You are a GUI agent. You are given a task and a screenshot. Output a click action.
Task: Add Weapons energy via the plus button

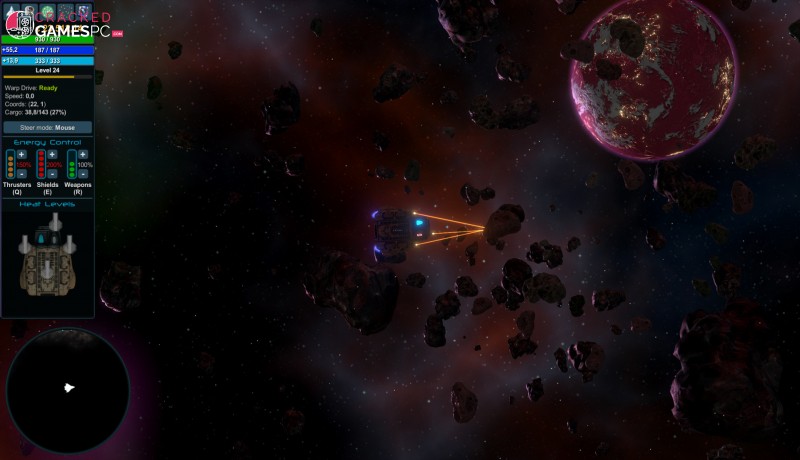(83, 155)
